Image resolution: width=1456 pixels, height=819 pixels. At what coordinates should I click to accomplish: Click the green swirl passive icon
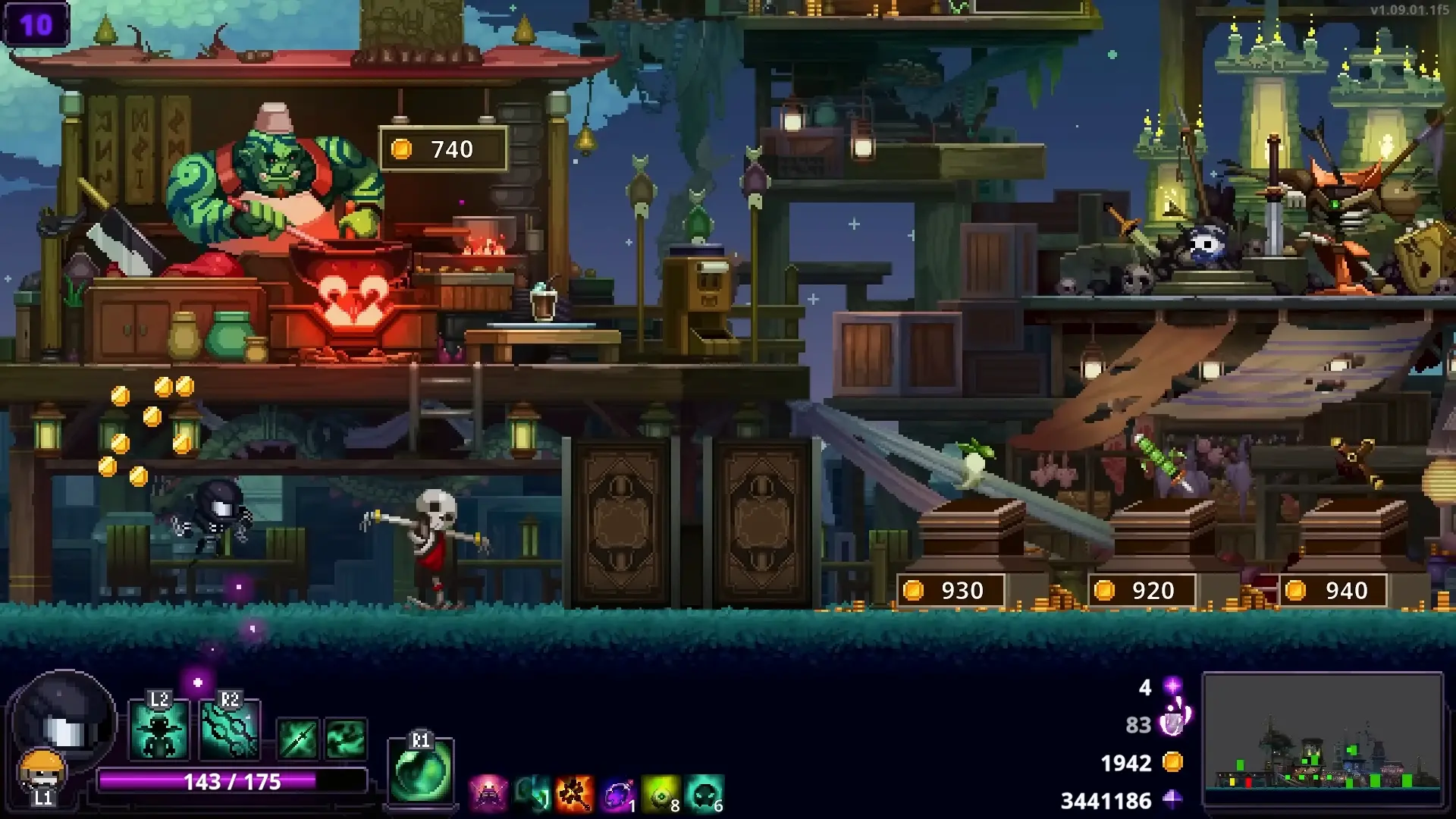pos(346,738)
